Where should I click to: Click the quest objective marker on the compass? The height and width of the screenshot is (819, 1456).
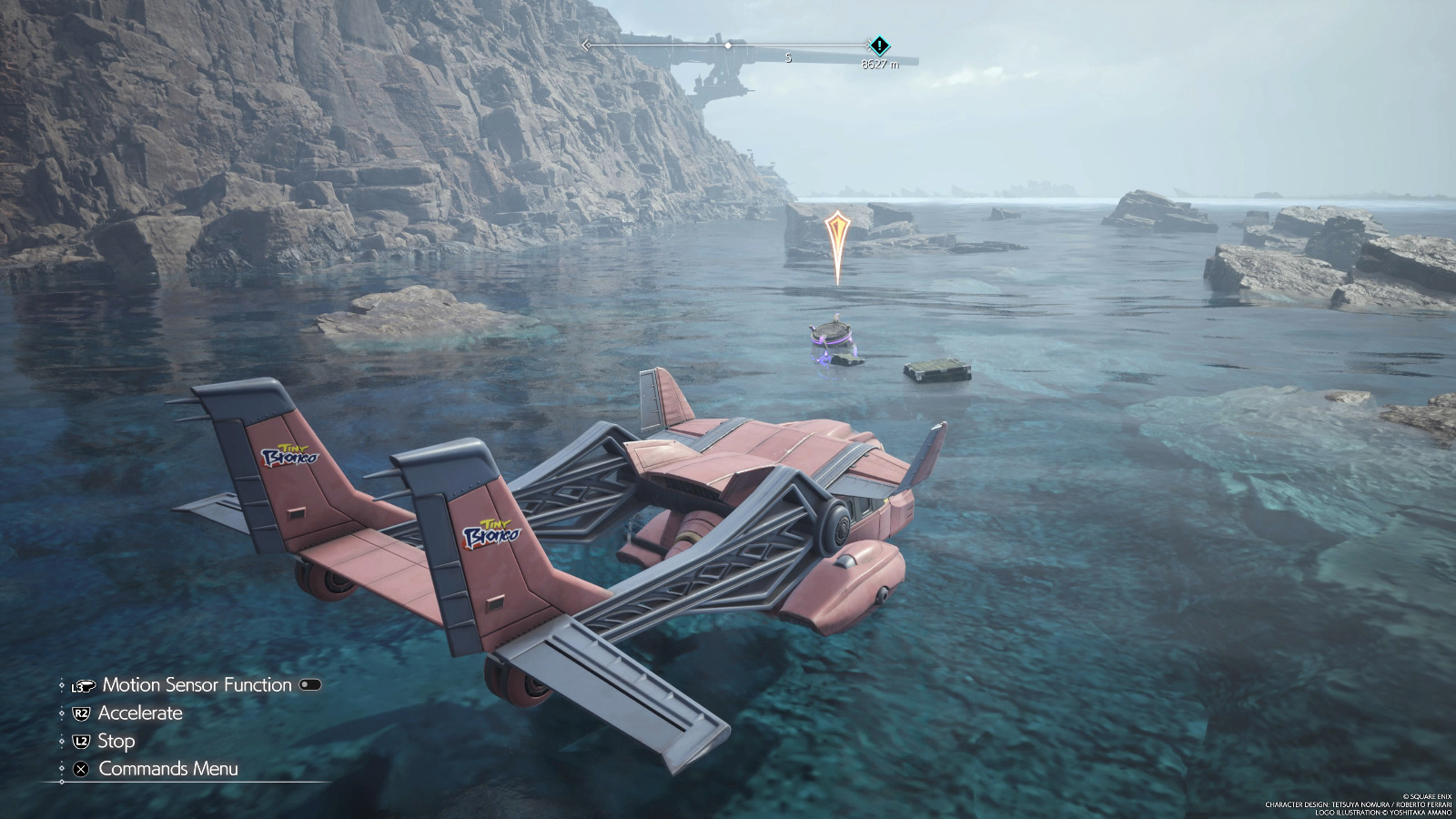[x=879, y=45]
